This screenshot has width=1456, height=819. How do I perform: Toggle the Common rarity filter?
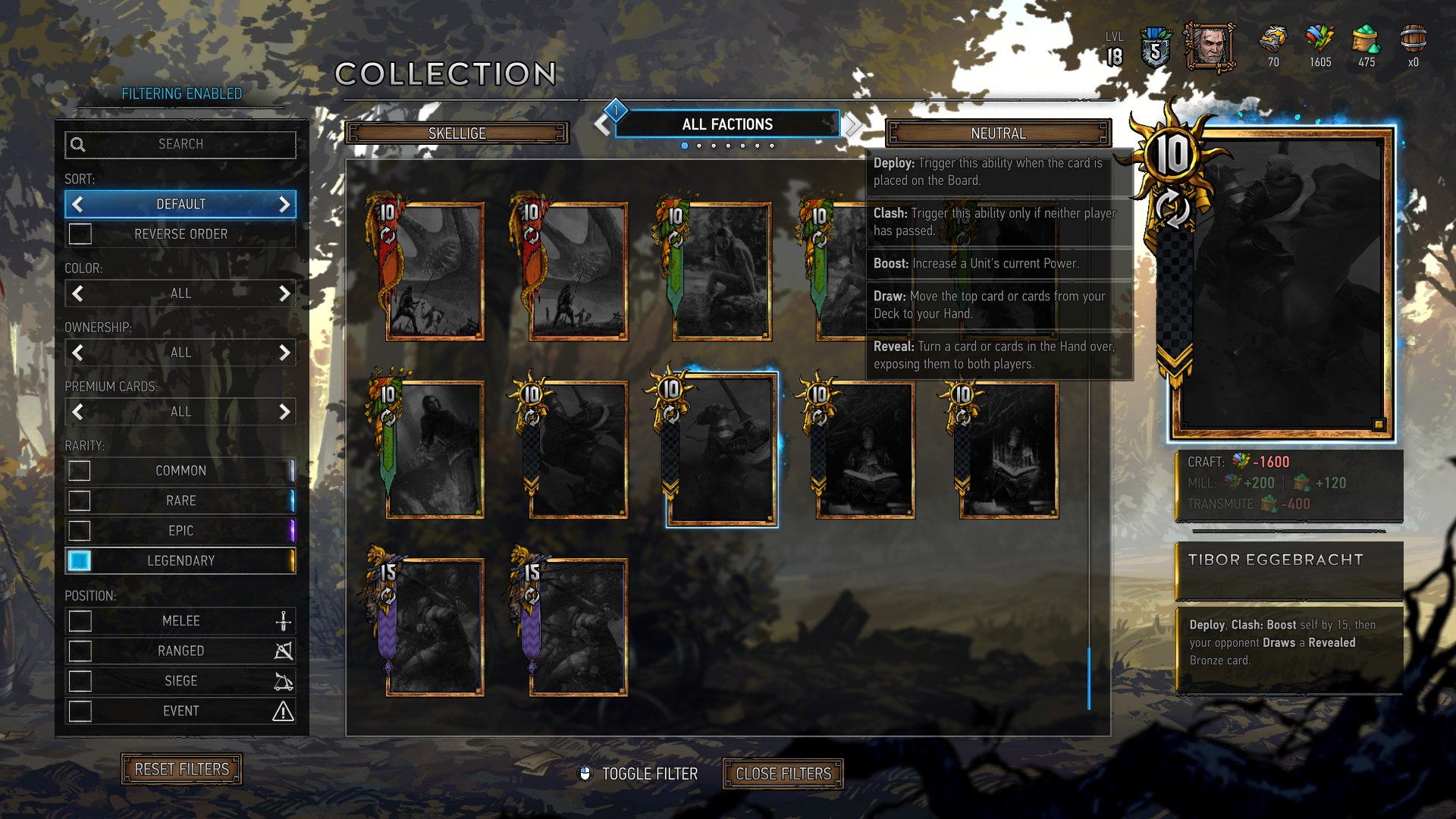coord(80,471)
